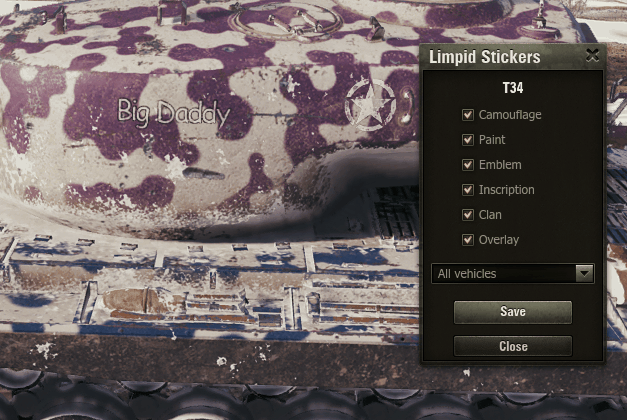Toggle the Camouflage checkbox
Image resolution: width=627 pixels, height=420 pixels.
click(x=468, y=115)
